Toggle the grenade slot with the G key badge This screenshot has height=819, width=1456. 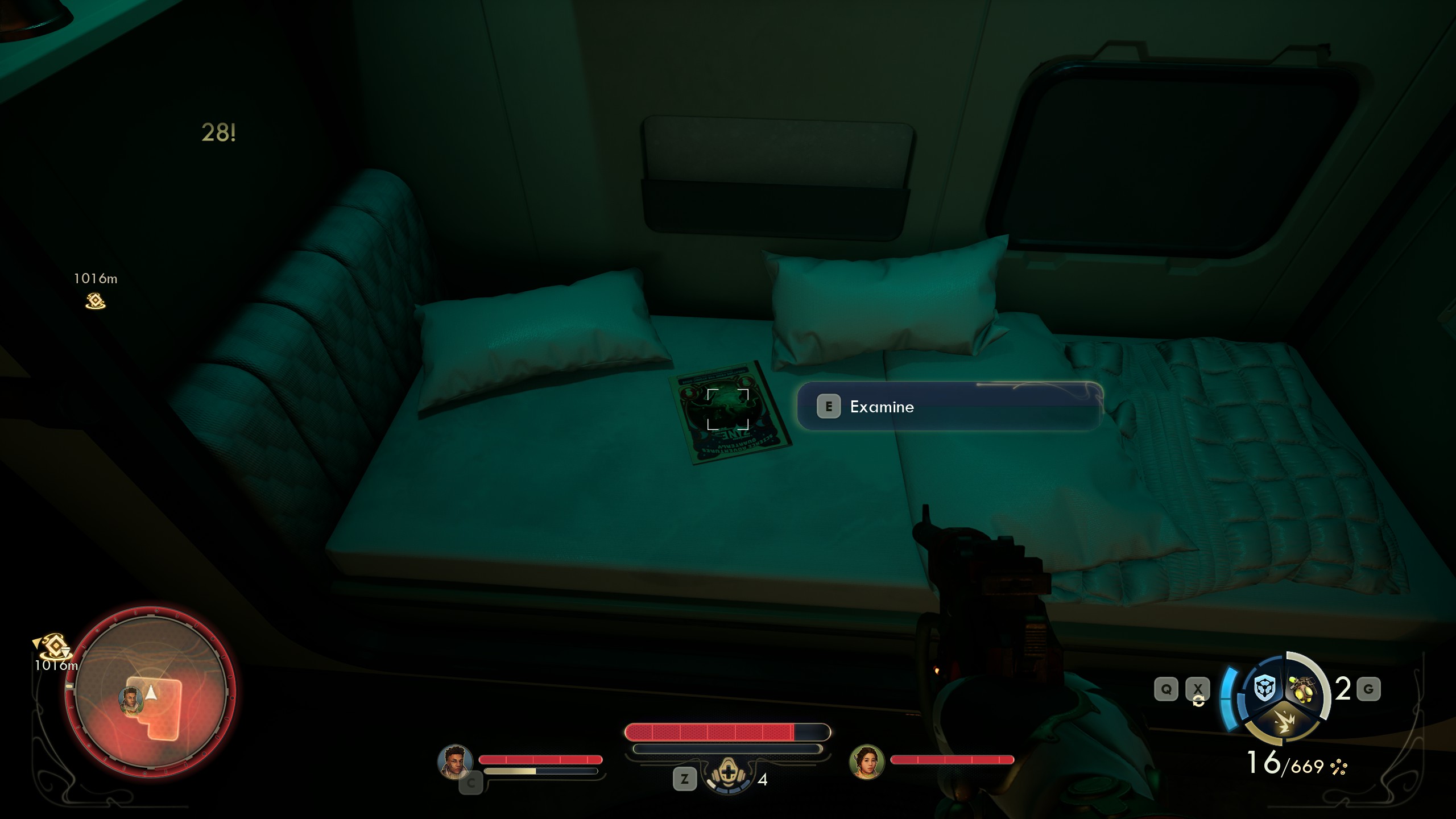(1368, 688)
